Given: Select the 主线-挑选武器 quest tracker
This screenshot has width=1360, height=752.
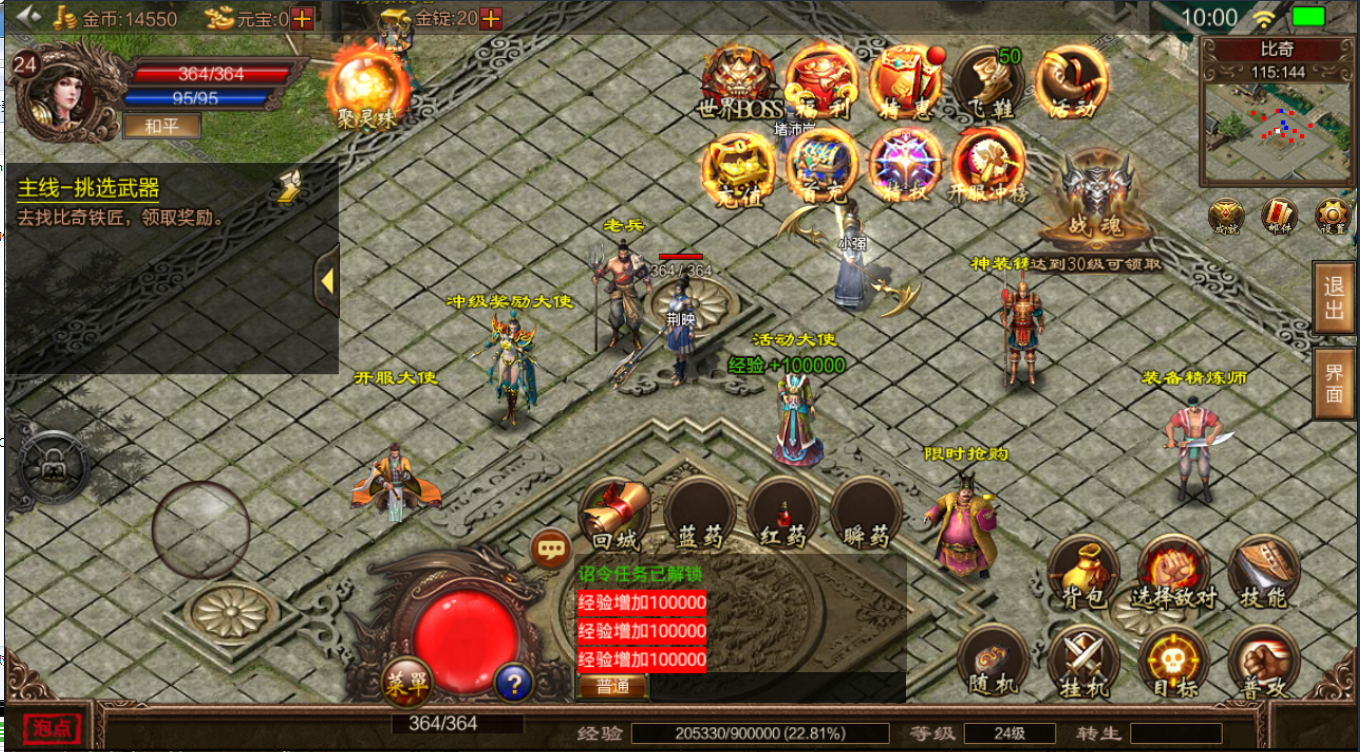Looking at the screenshot, I should (x=88, y=188).
